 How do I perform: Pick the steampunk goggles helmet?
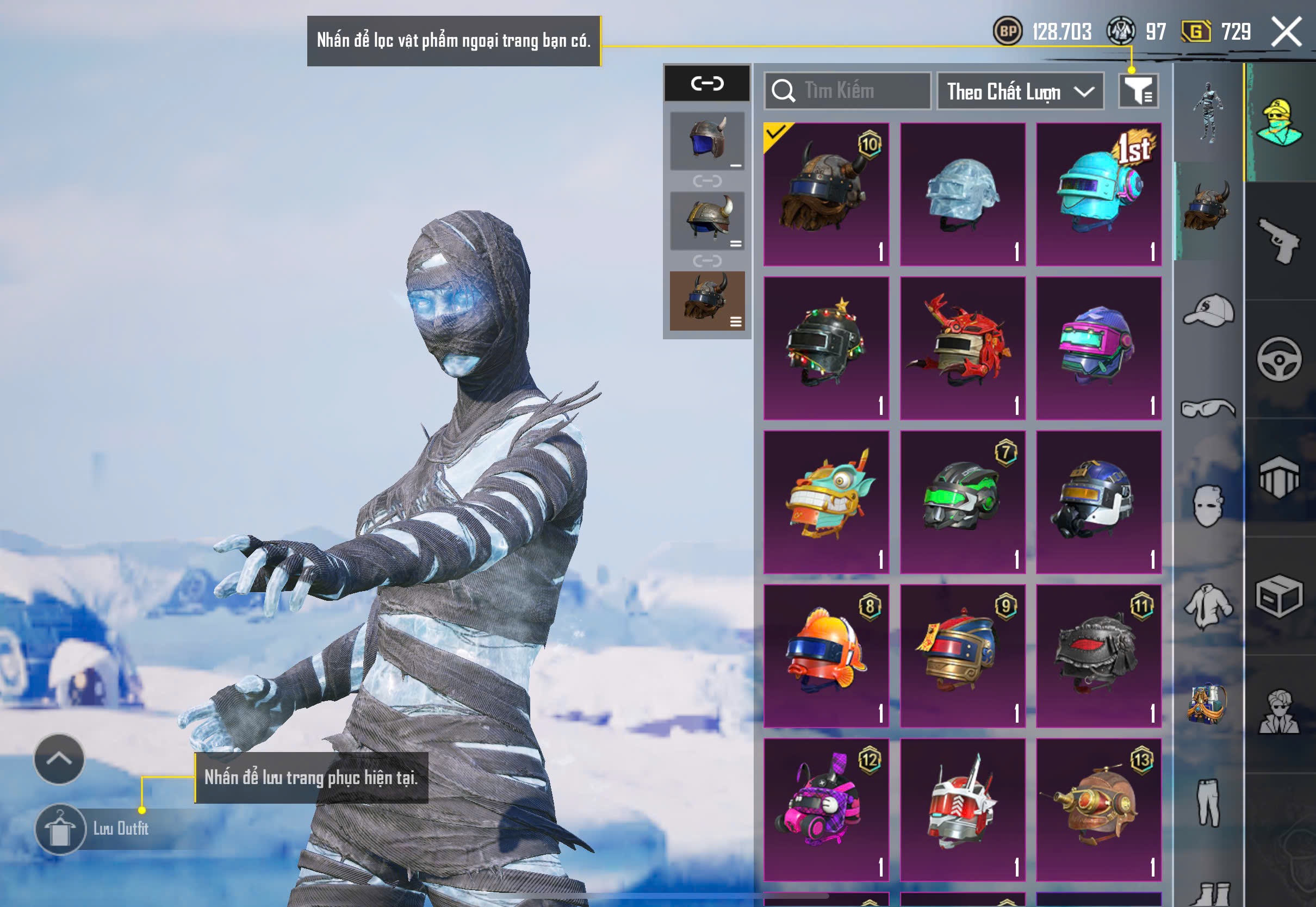click(1098, 809)
